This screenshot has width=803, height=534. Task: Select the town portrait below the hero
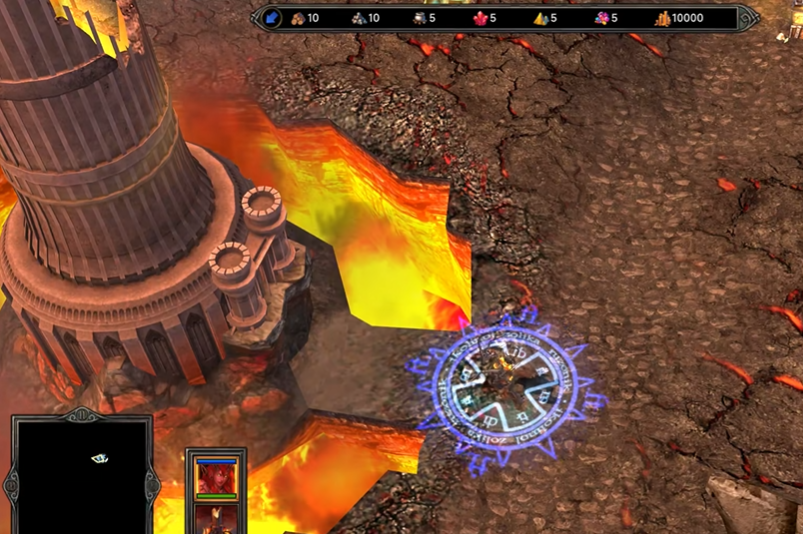216,518
